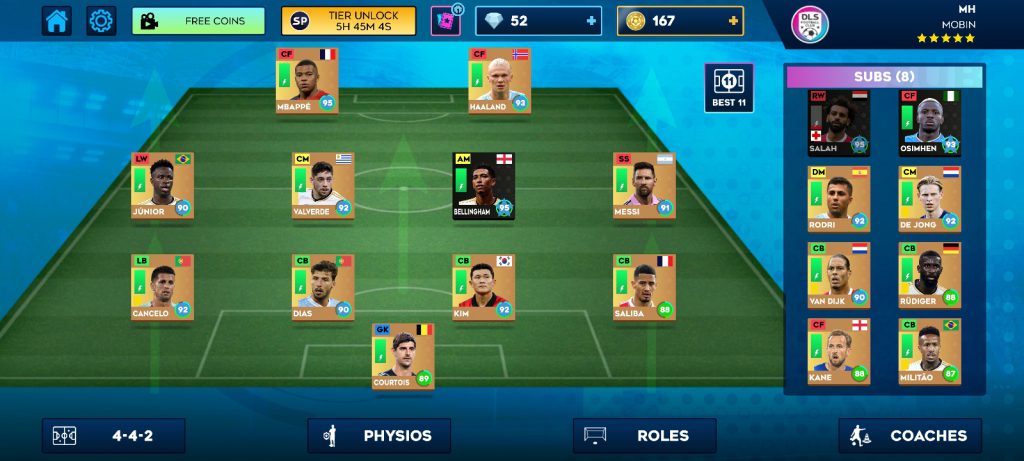The height and width of the screenshot is (461, 1024).
Task: Claim free coins video reward
Action: [x=198, y=21]
